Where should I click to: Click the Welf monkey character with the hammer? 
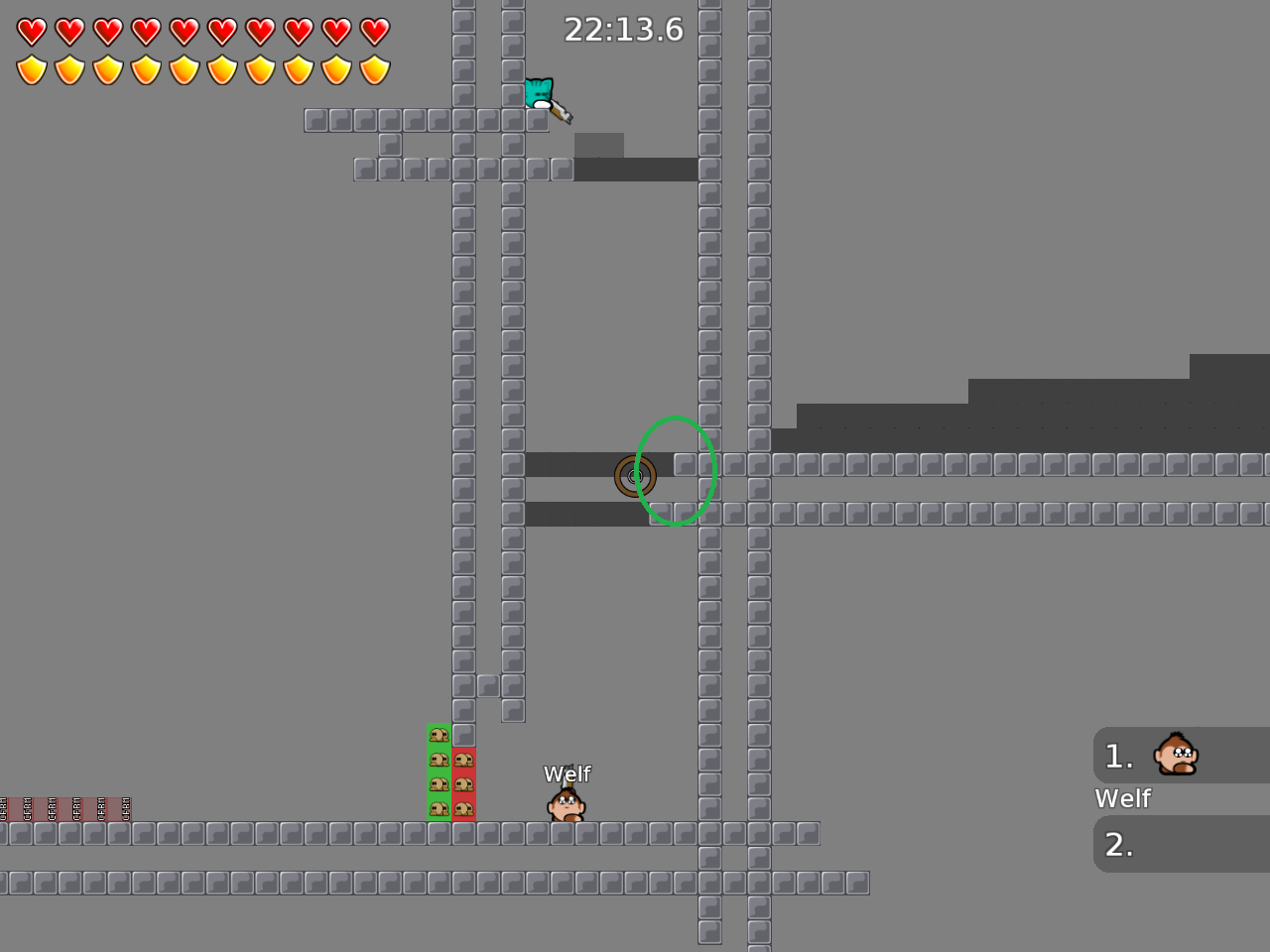566,803
